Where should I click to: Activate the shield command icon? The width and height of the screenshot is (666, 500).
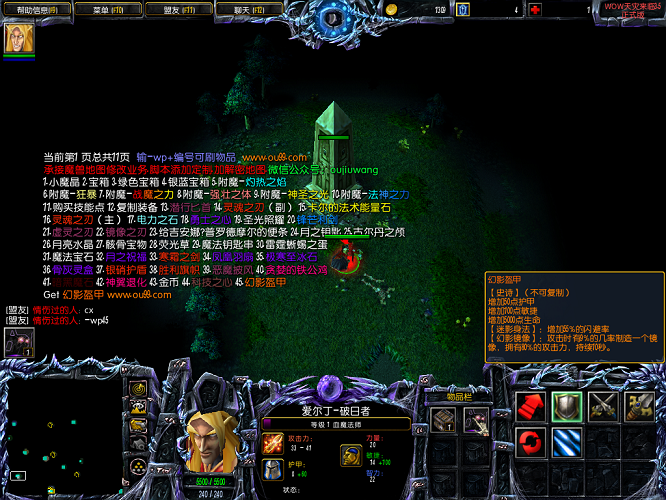[x=567, y=406]
